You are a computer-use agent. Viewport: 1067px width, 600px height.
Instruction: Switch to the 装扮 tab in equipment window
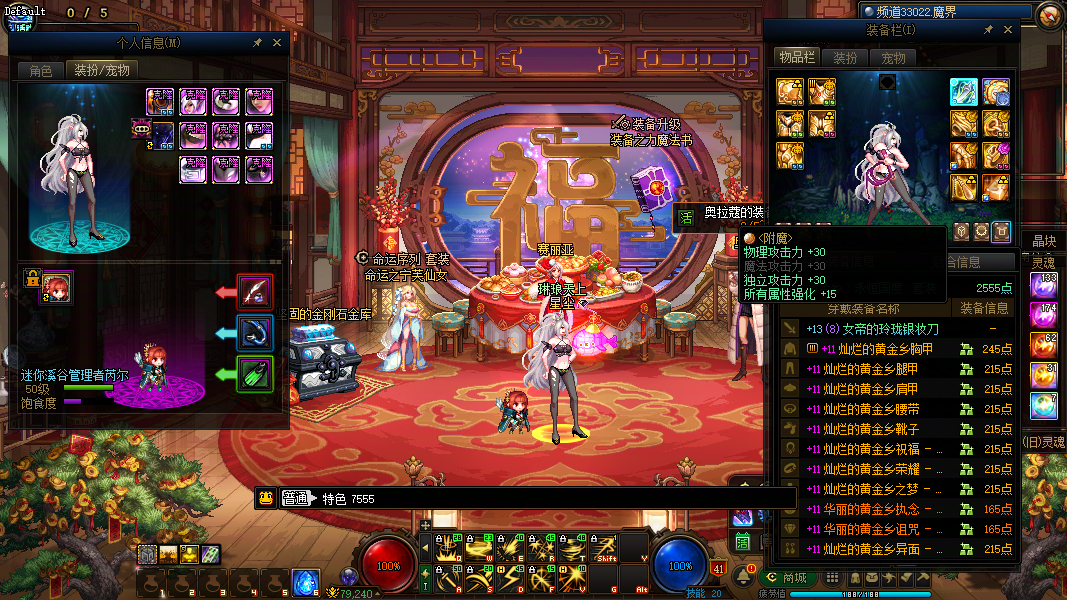846,58
